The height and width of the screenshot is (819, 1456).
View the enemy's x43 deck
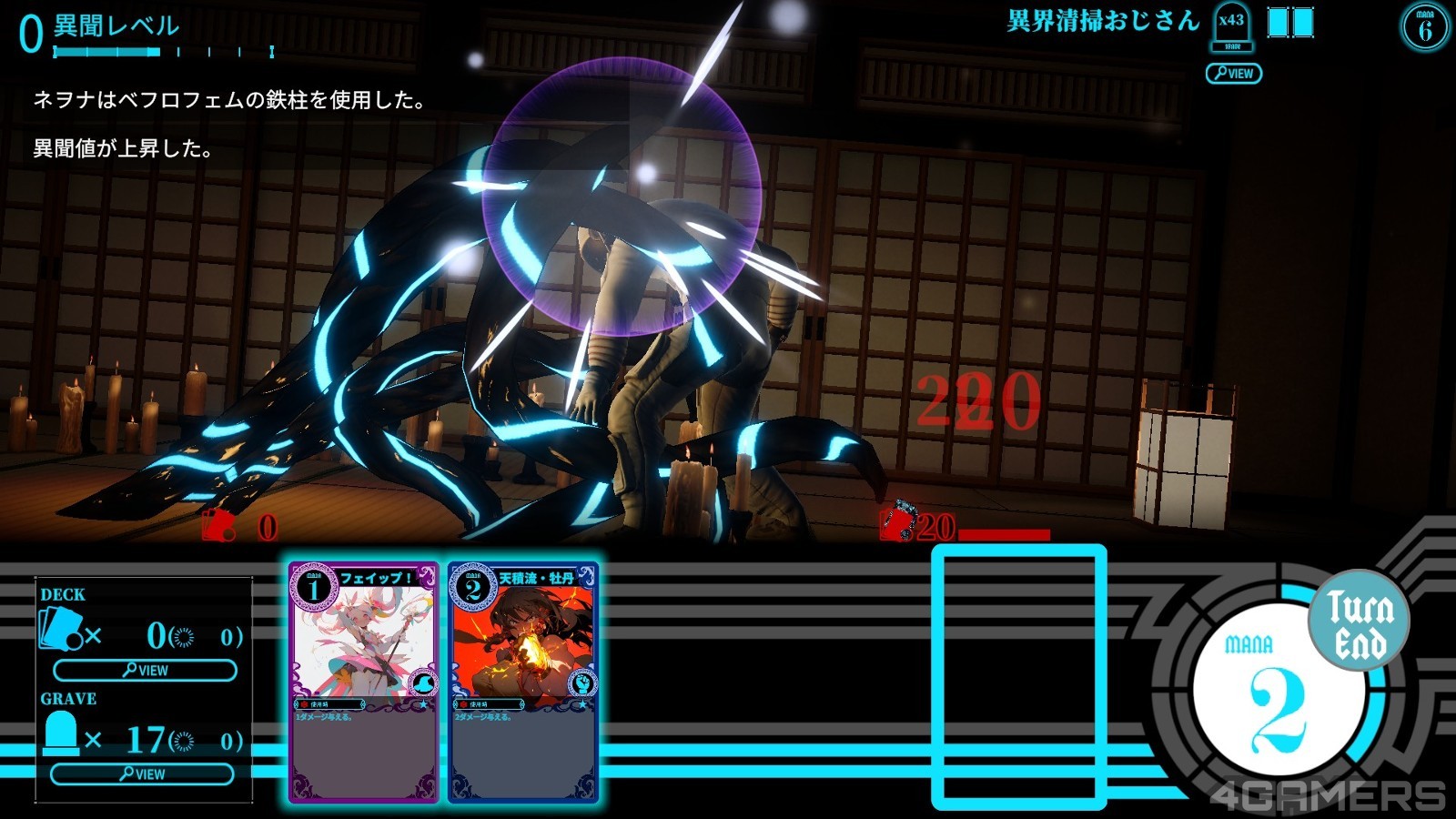[x=1233, y=74]
